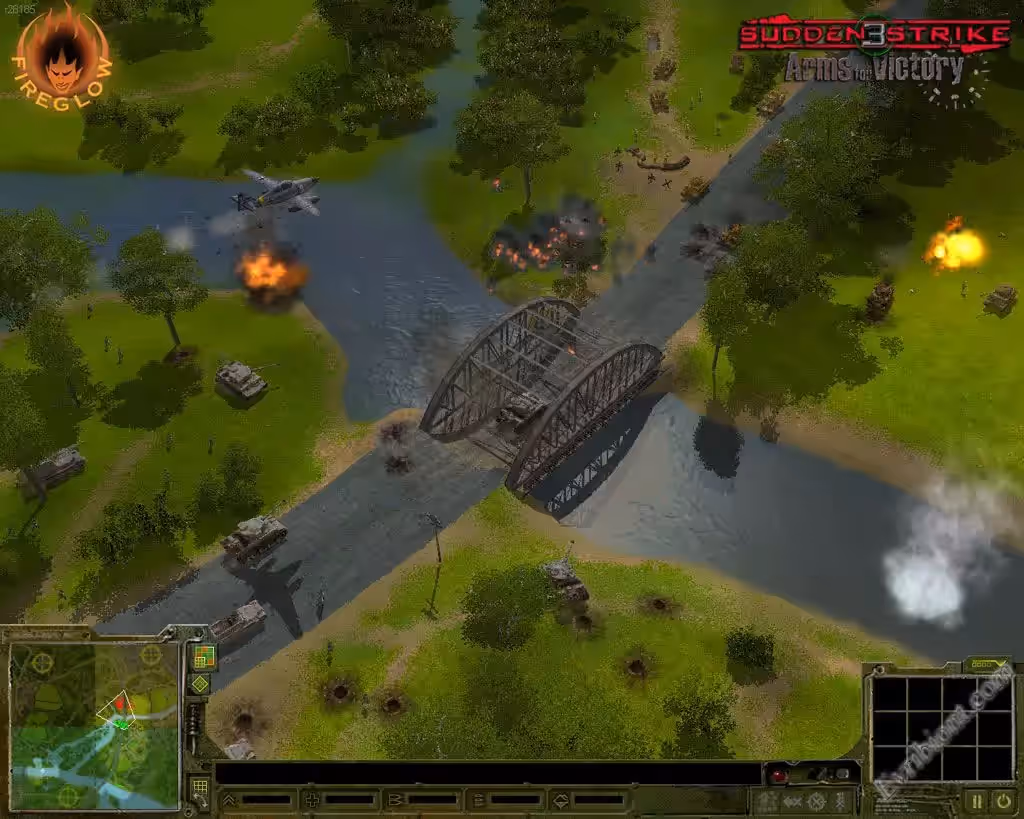Viewport: 1024px width, 819px height.
Task: Click the cross-shaped health icon
Action: click(312, 800)
